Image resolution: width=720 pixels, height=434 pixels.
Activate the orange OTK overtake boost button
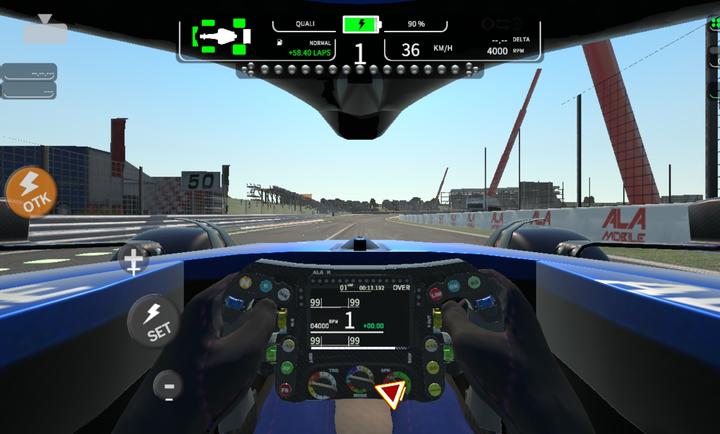point(30,191)
